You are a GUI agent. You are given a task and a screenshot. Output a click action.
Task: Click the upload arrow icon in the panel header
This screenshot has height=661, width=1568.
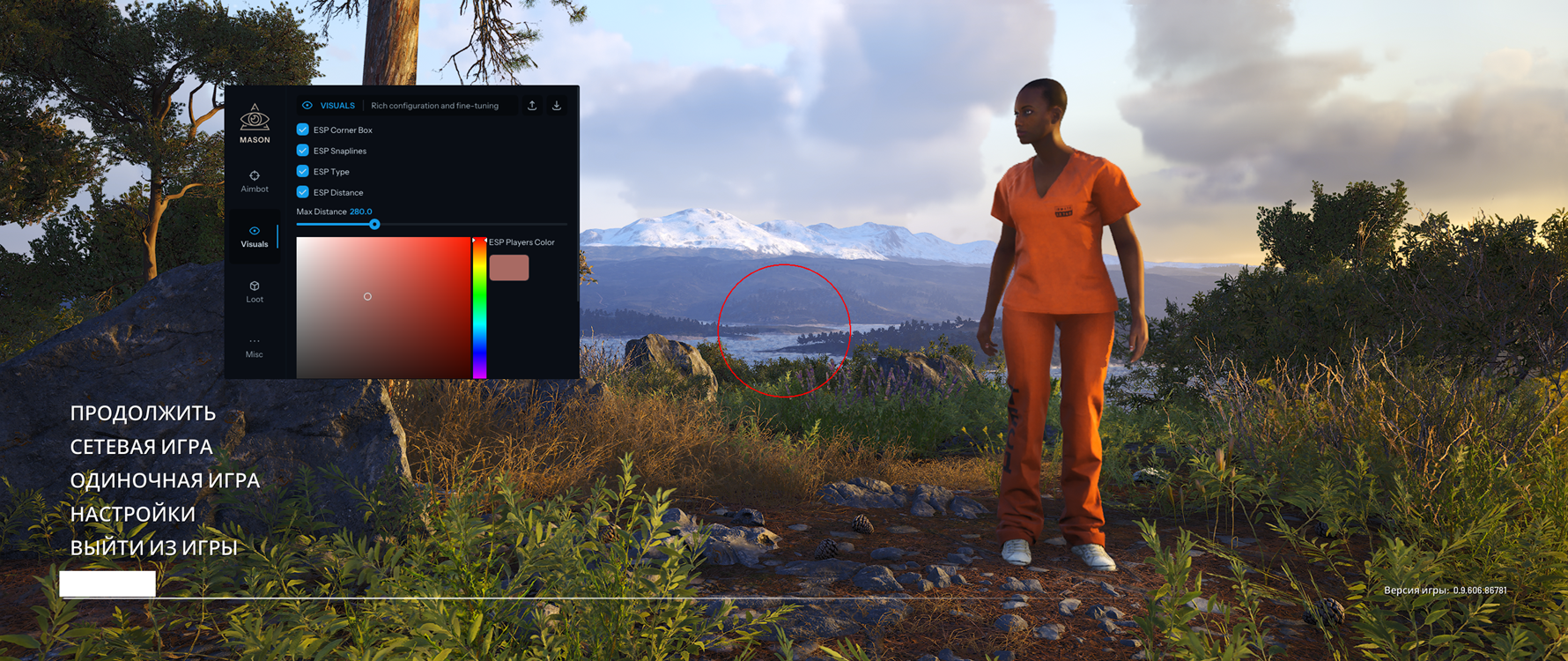[x=532, y=106]
